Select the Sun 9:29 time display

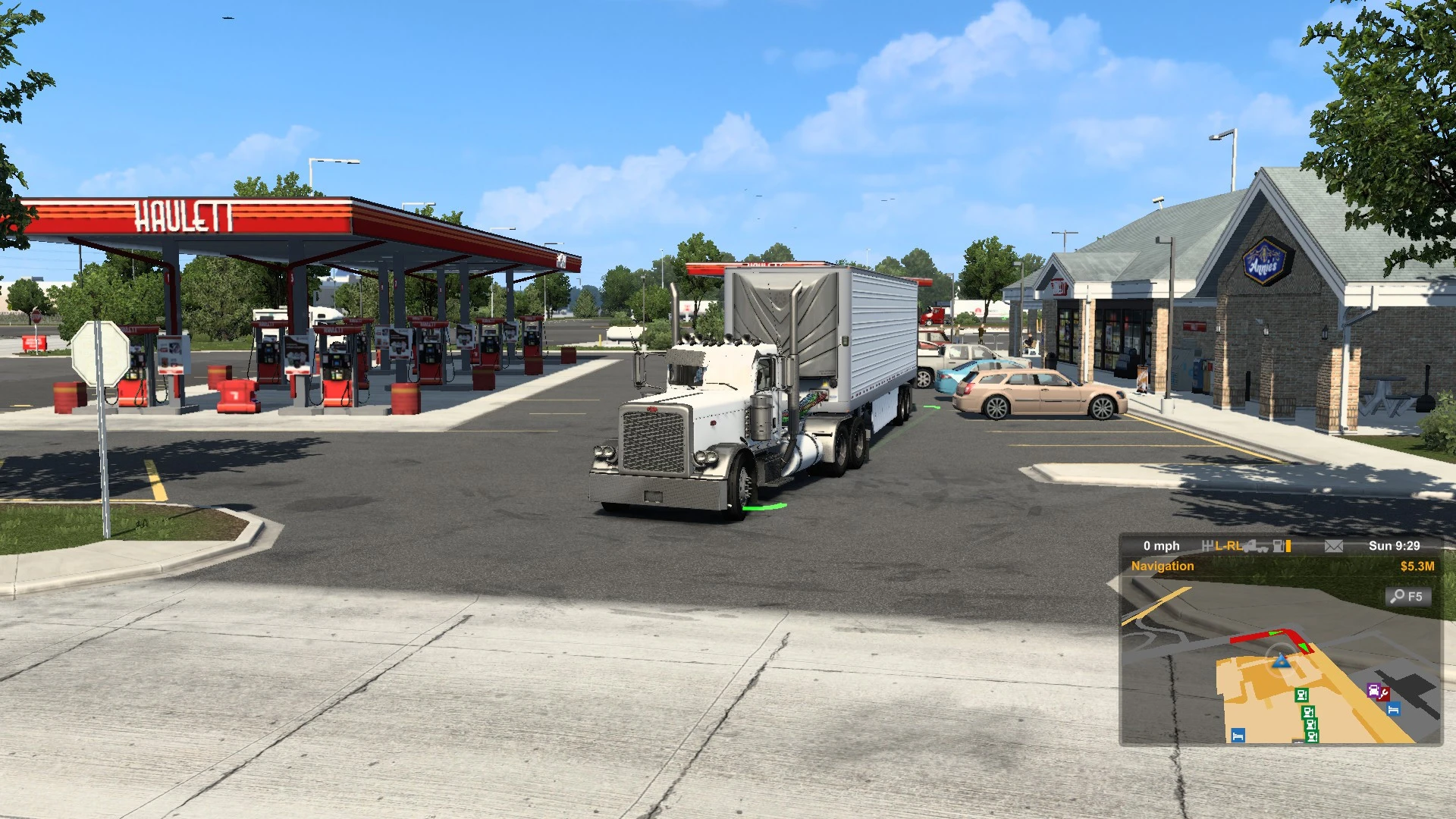coord(1394,546)
